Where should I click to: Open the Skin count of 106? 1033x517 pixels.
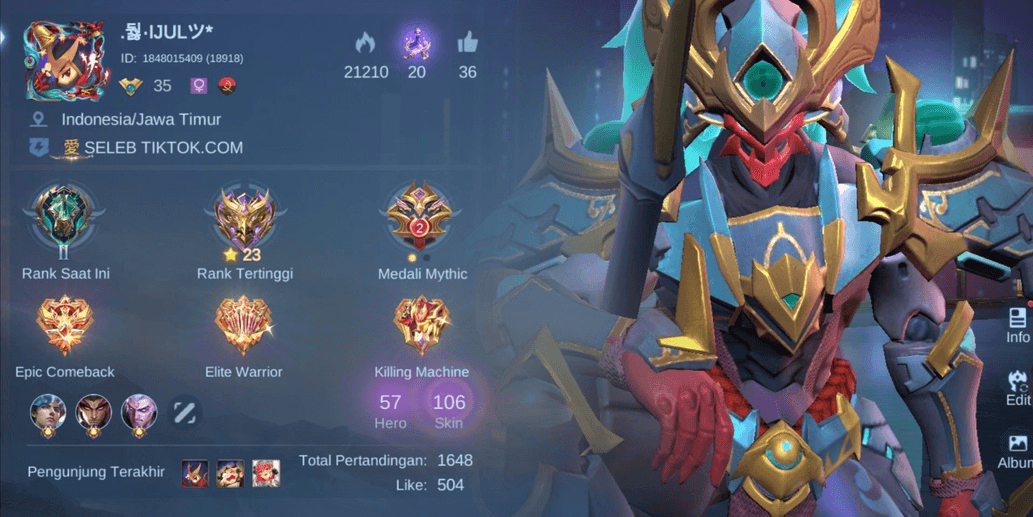pyautogui.click(x=449, y=408)
